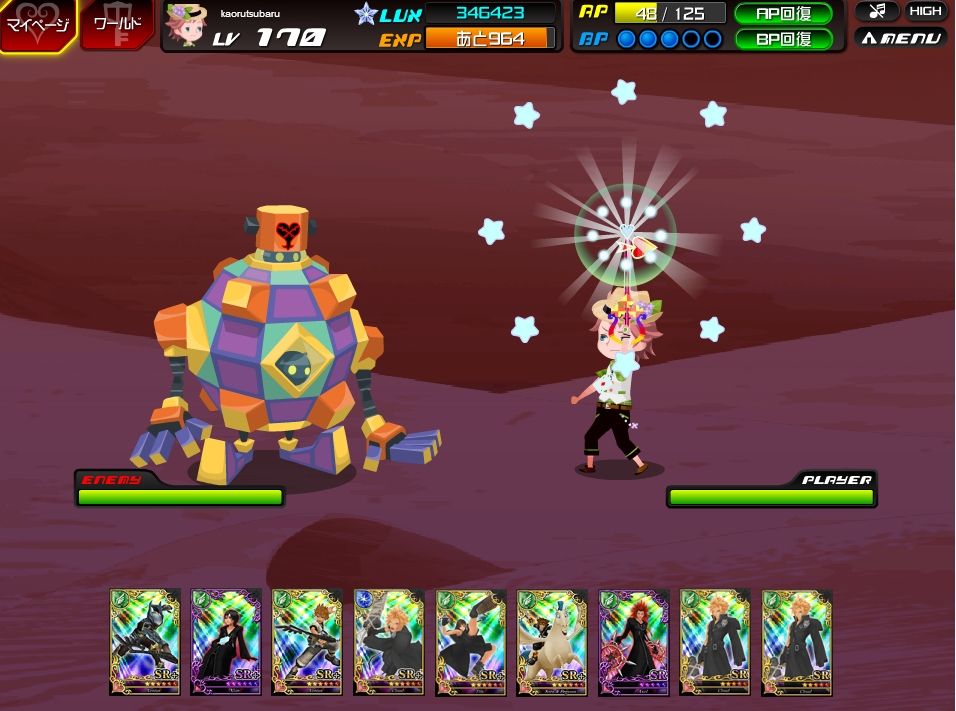
Task: Switch to the ワールド tab
Action: tap(117, 24)
